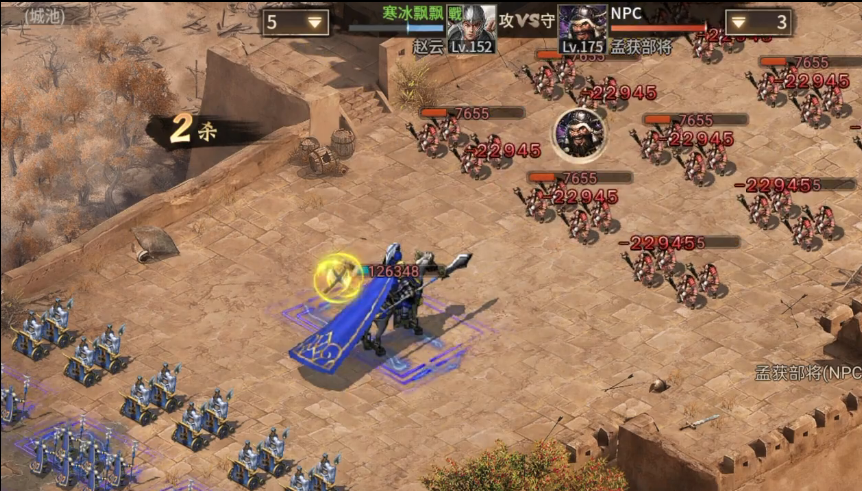The height and width of the screenshot is (491, 862).
Task: Activate the glowing golden axe skill icon
Action: point(338,277)
